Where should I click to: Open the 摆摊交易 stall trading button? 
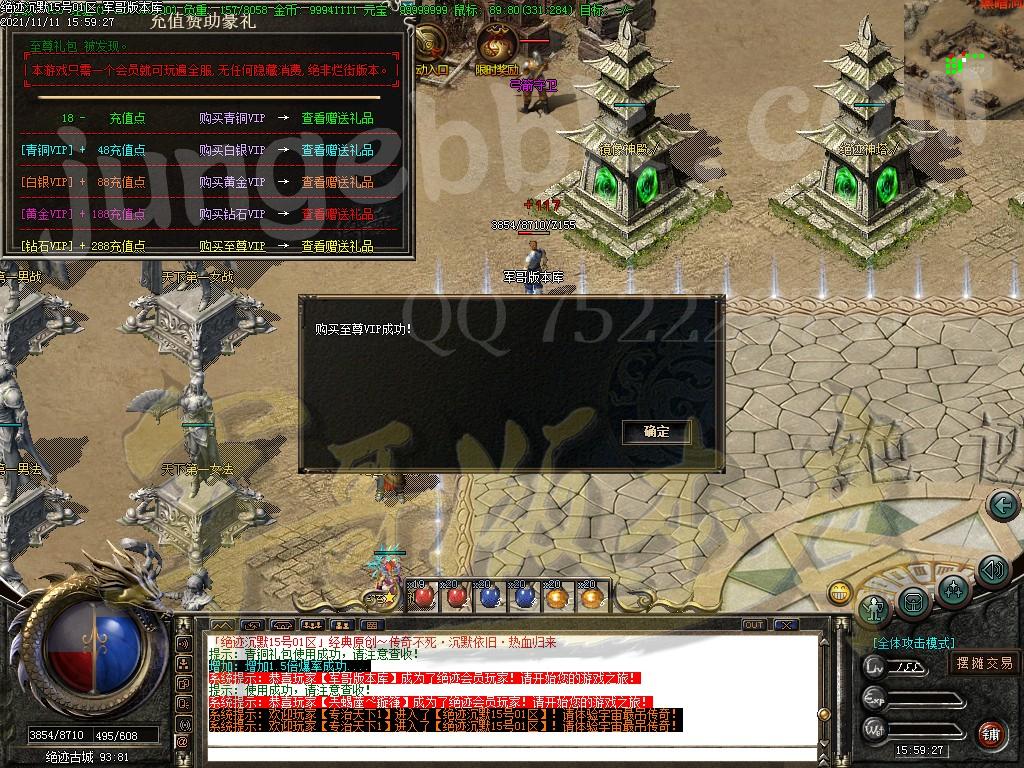click(984, 663)
